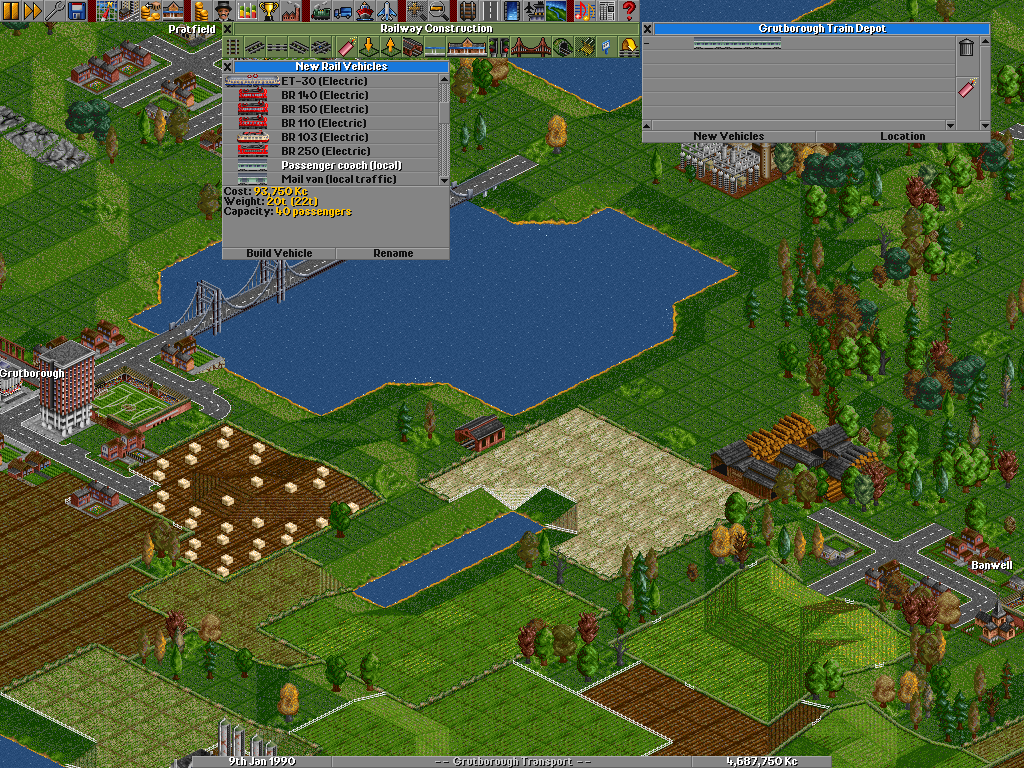Toggle fast forward speed
Image resolution: width=1024 pixels, height=768 pixels.
pyautogui.click(x=32, y=11)
